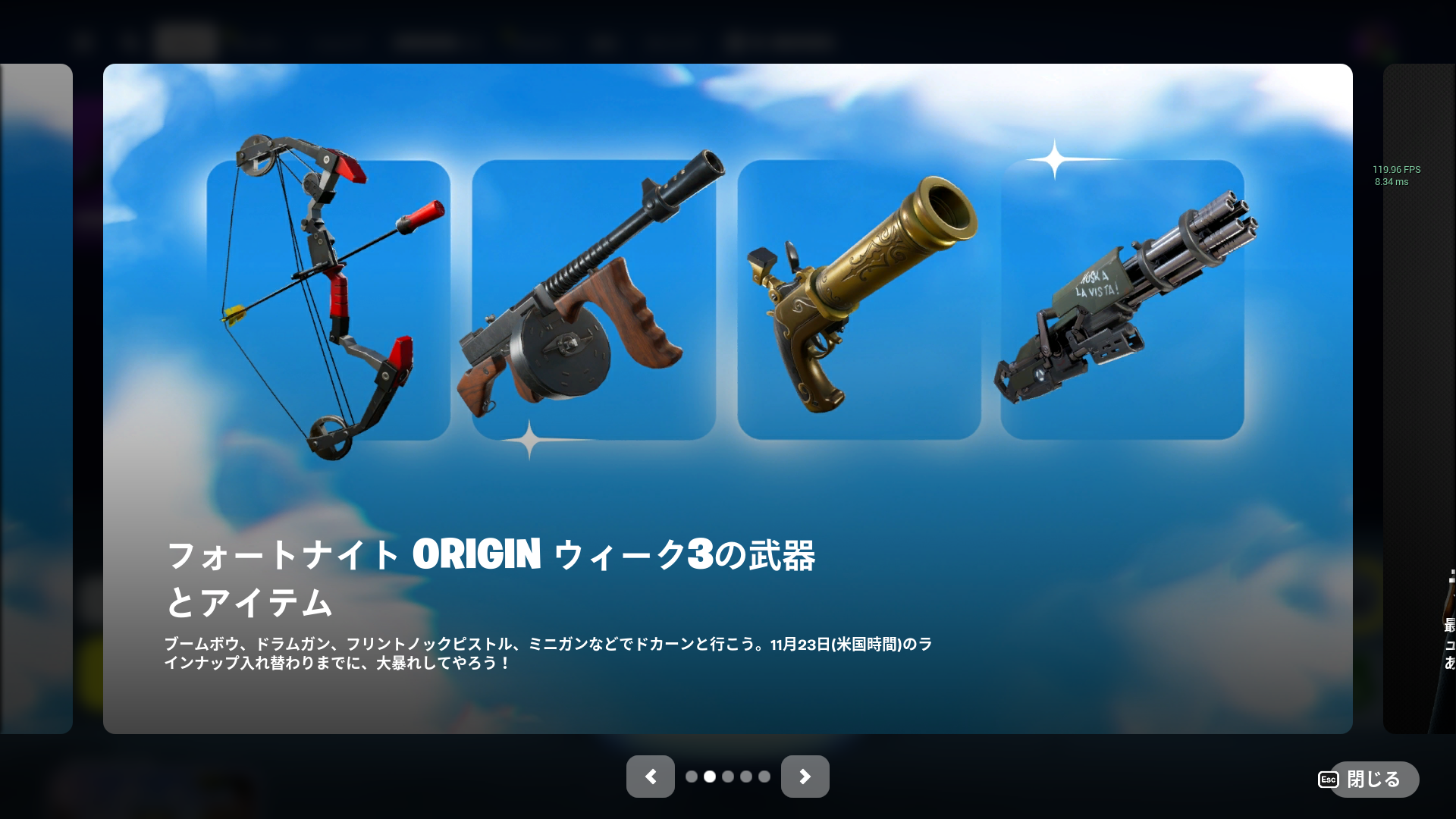
Task: Select the fifth pagination dot
Action: [763, 777]
